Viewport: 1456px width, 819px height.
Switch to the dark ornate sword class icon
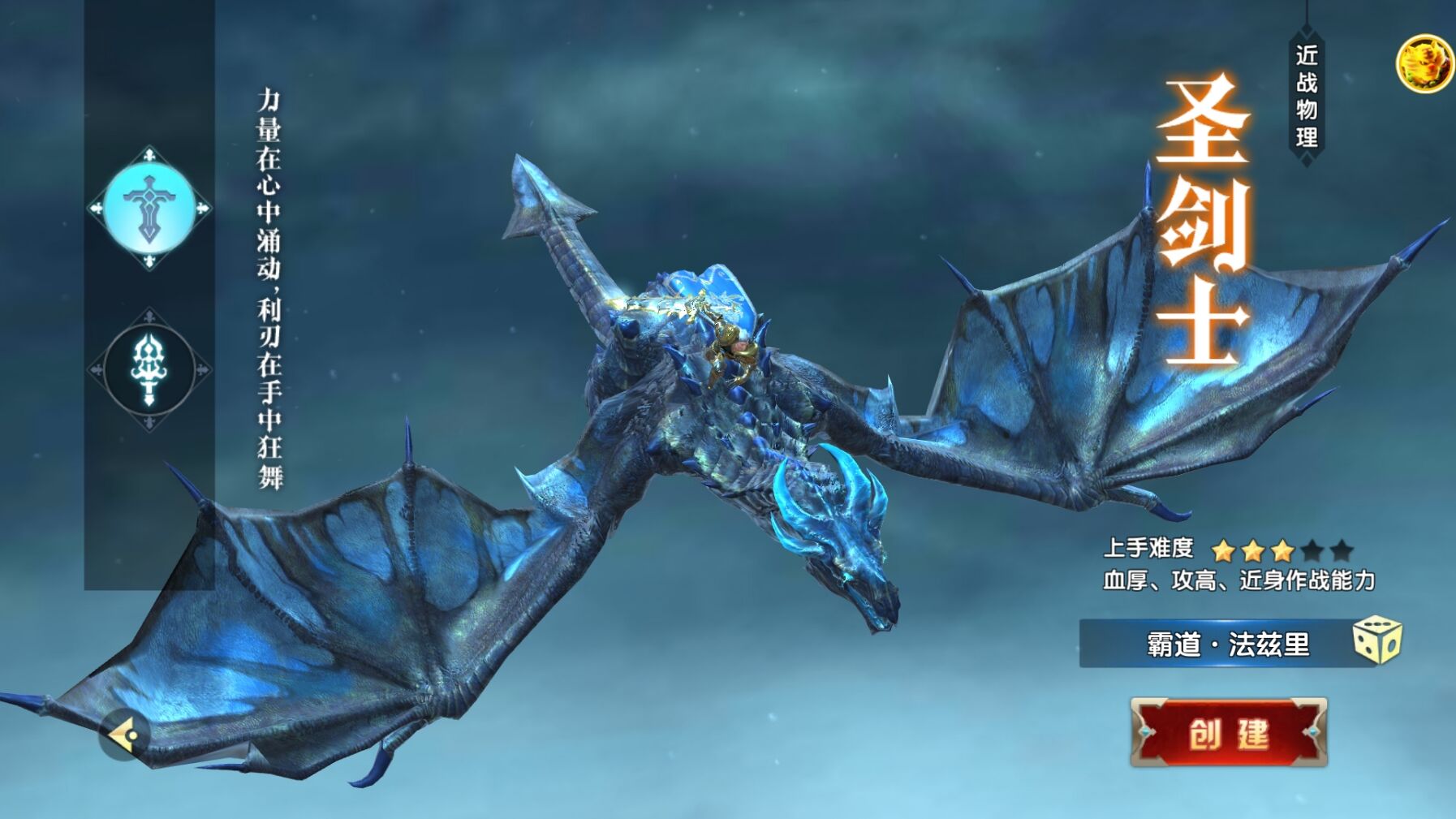point(149,367)
